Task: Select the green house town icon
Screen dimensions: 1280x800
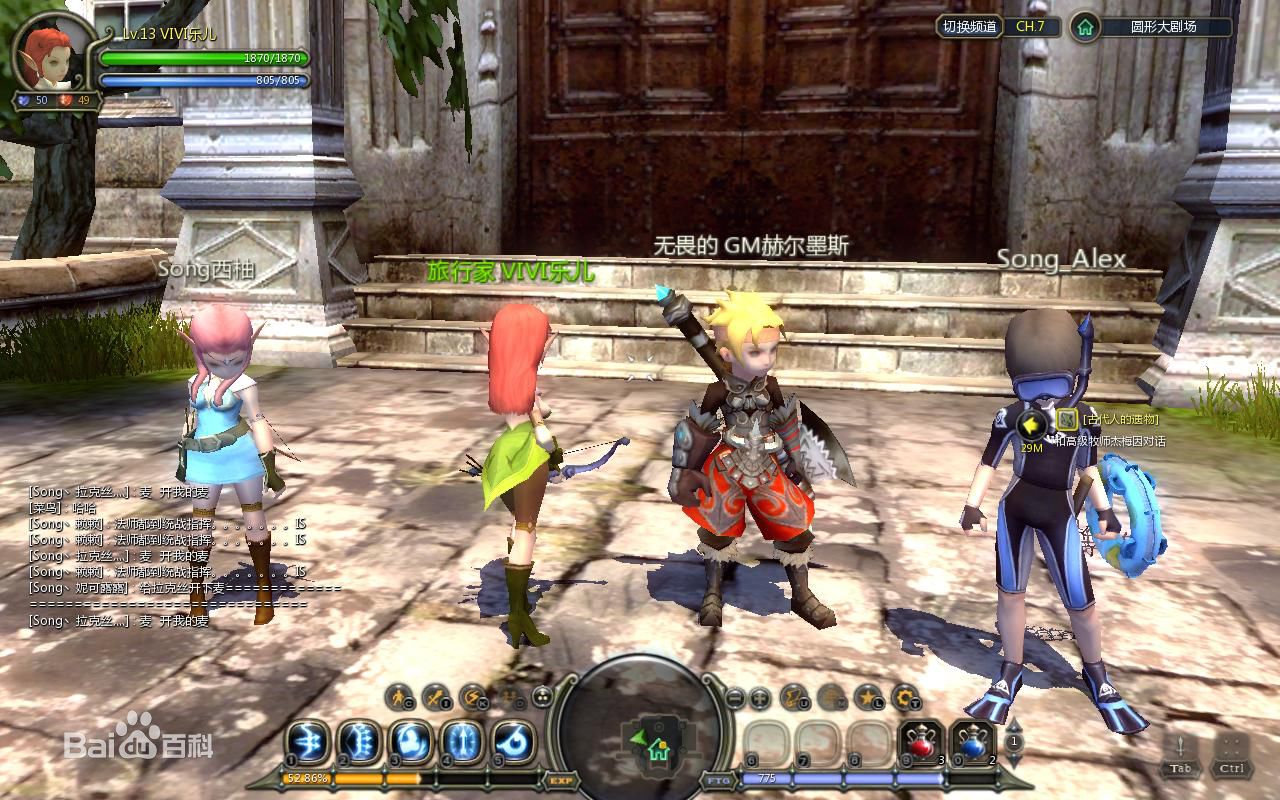Action: (1085, 27)
